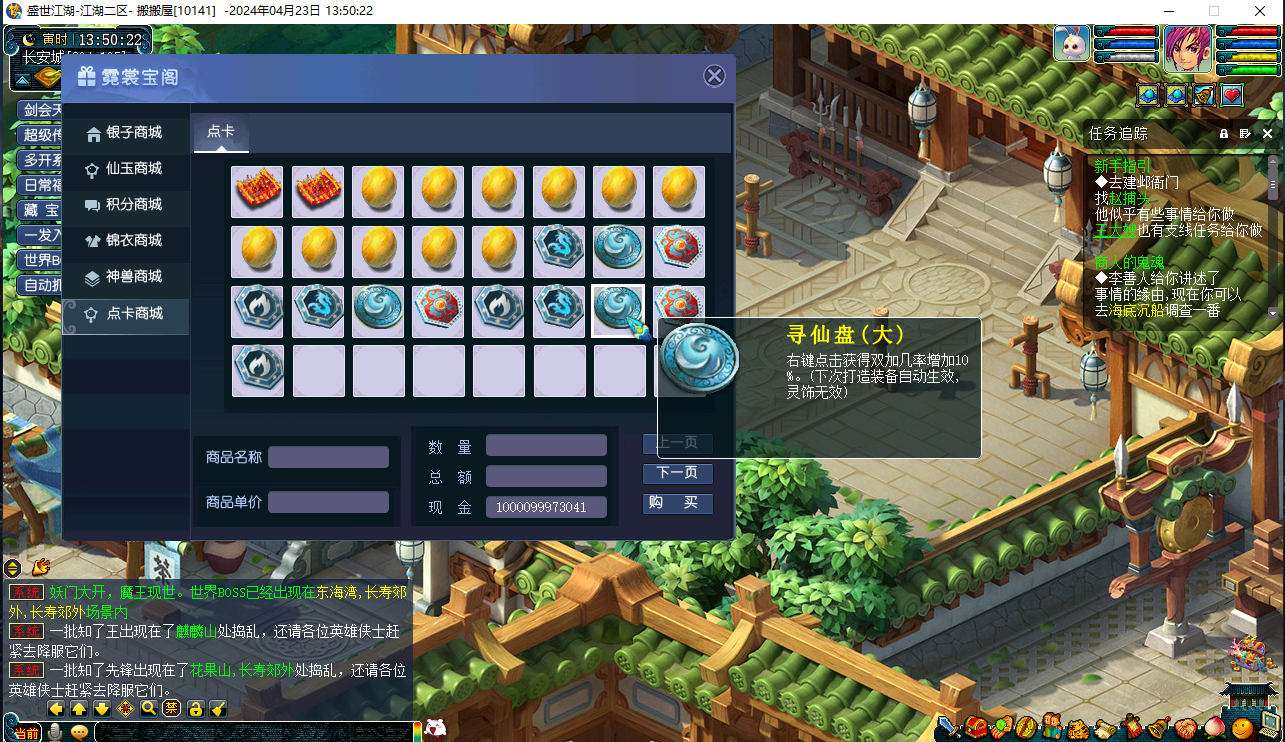Click the 下一页 next page button
1285x742 pixels.
tap(678, 473)
